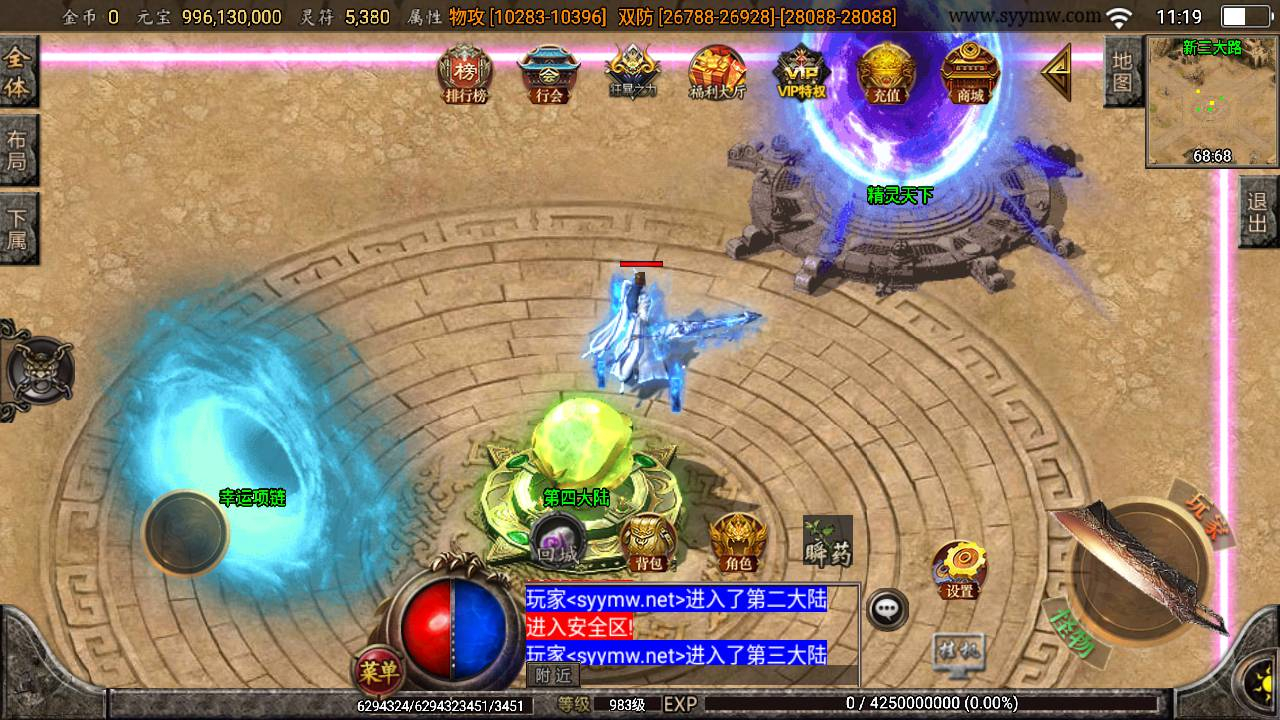Open the 角色 character sheet
This screenshot has height=720, width=1280.
738,543
